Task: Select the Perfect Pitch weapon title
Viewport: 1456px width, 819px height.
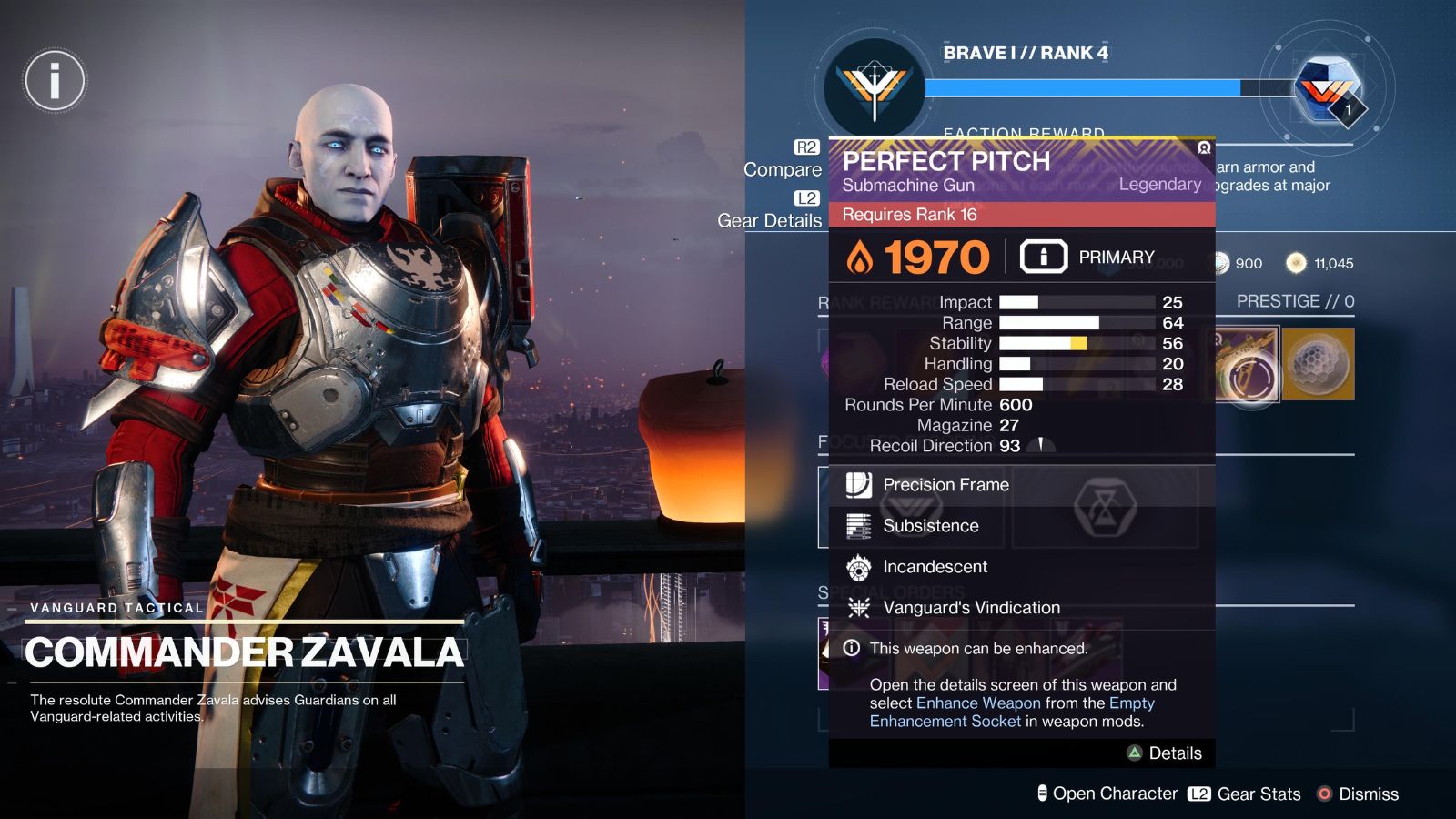Action: point(946,161)
